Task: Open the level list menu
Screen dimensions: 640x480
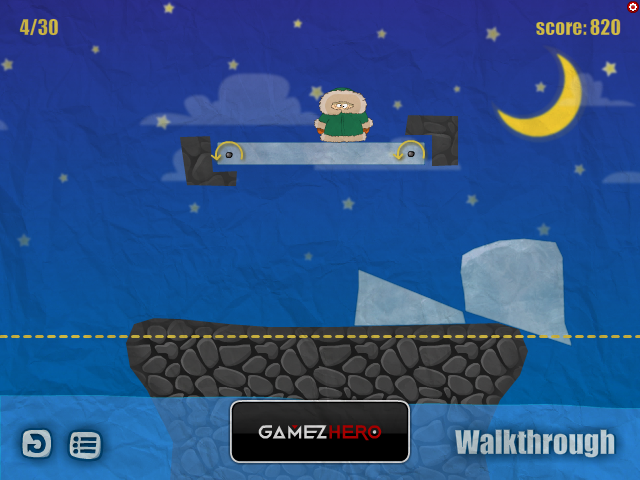Action: 85,444
